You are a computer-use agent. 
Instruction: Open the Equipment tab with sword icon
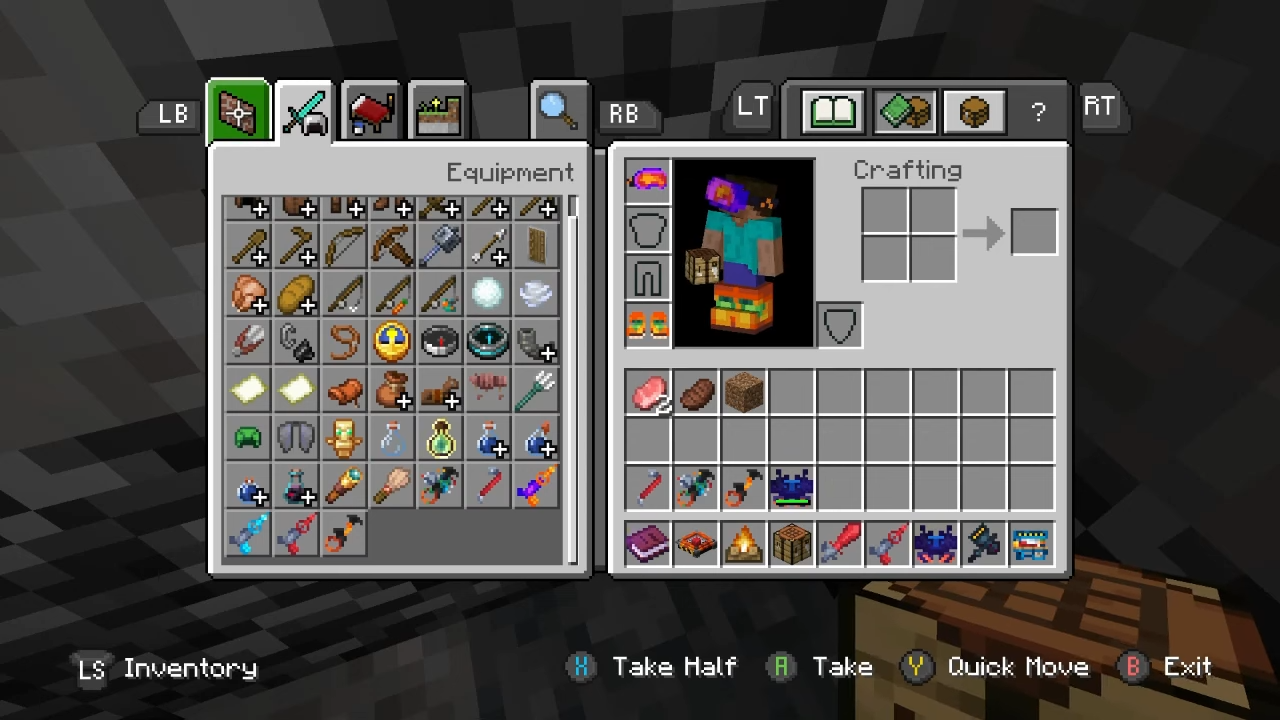305,112
